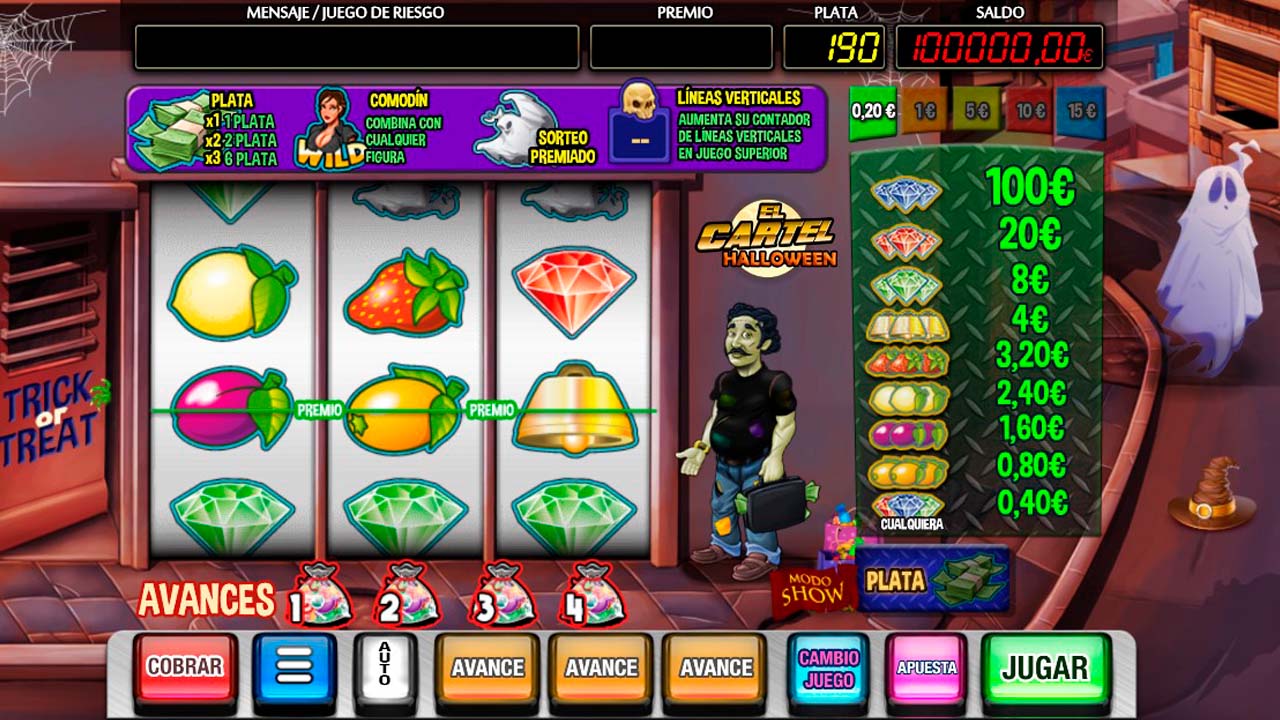Collect winnings with the COBRAR button
The height and width of the screenshot is (720, 1280).
click(x=185, y=667)
